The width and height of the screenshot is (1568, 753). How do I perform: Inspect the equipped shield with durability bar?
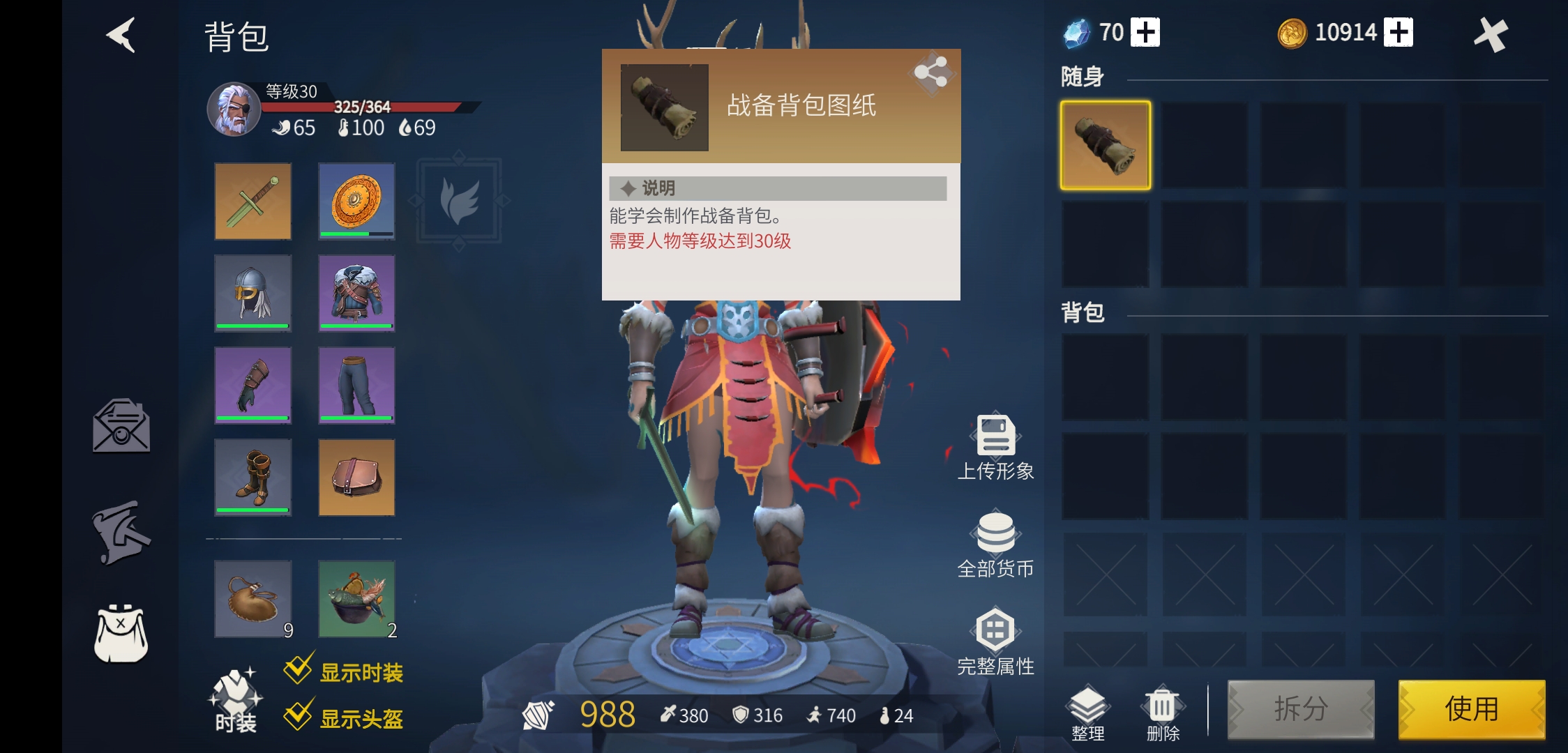click(x=356, y=201)
